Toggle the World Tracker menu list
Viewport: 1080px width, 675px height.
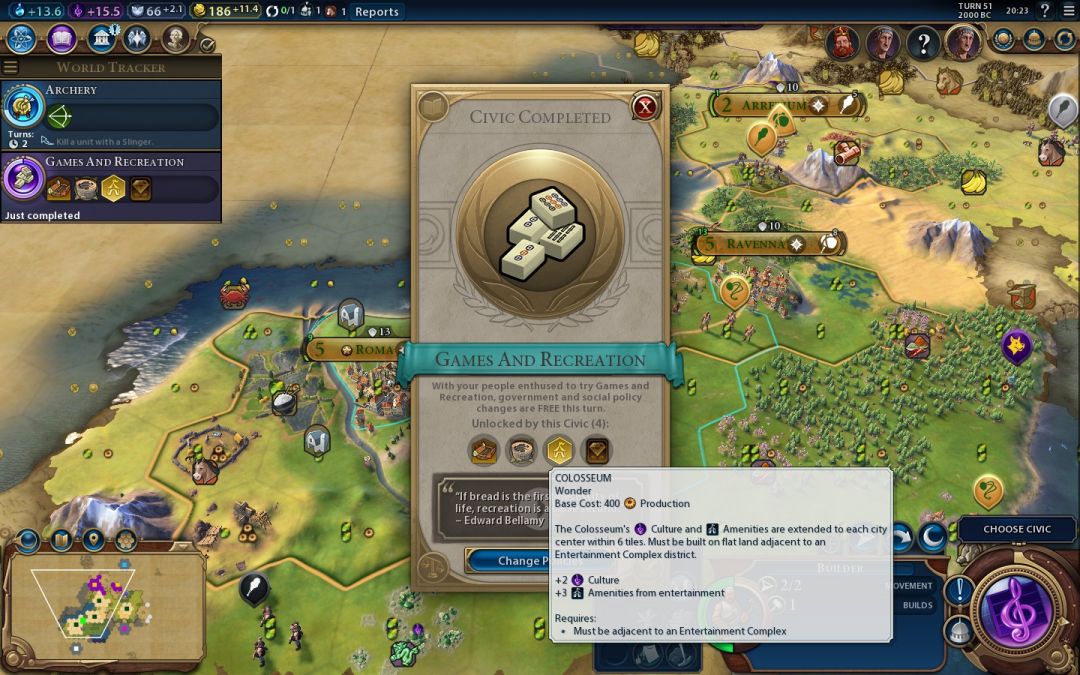tap(11, 67)
